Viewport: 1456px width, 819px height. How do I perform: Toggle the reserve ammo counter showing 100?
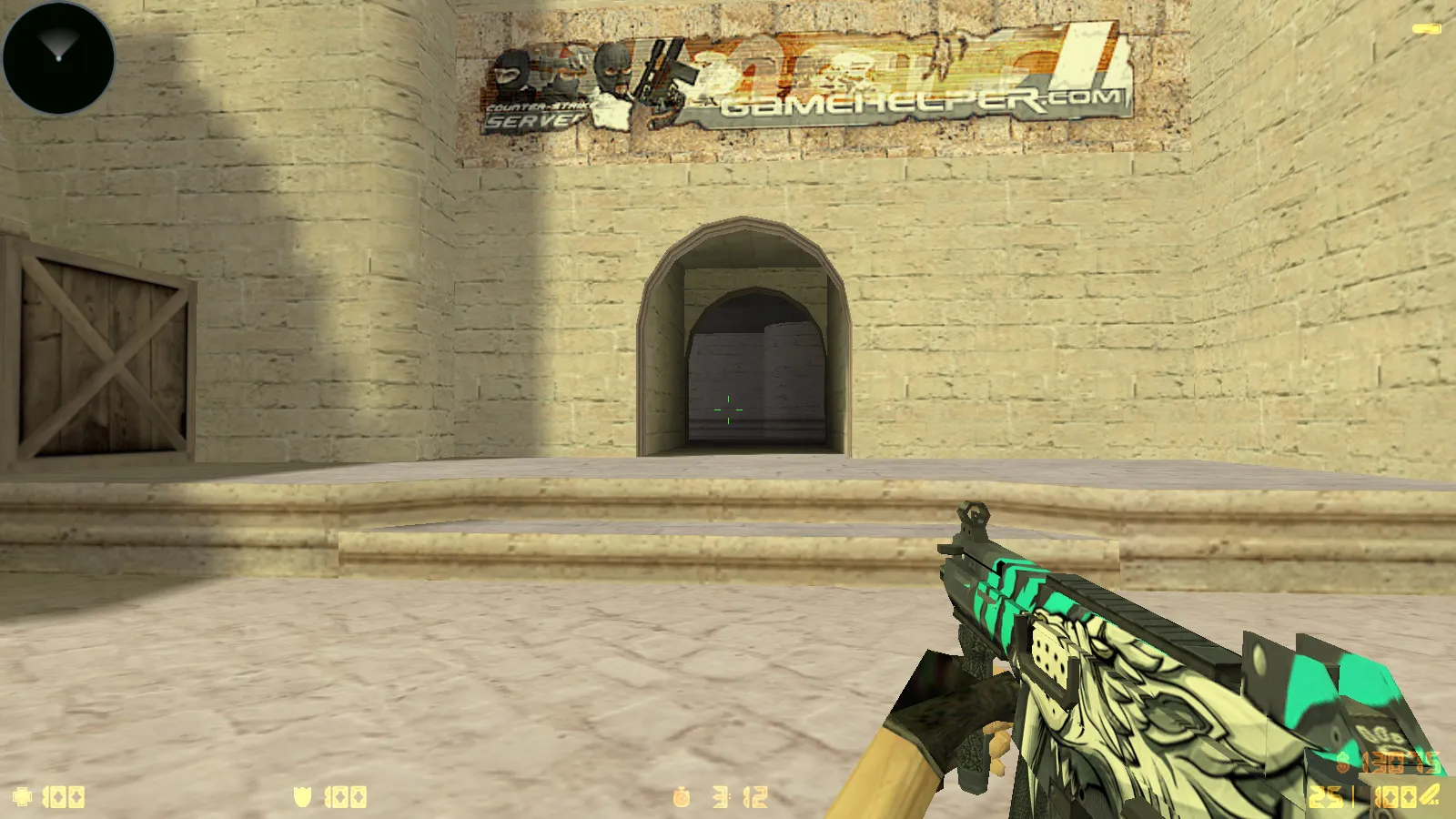click(1398, 798)
